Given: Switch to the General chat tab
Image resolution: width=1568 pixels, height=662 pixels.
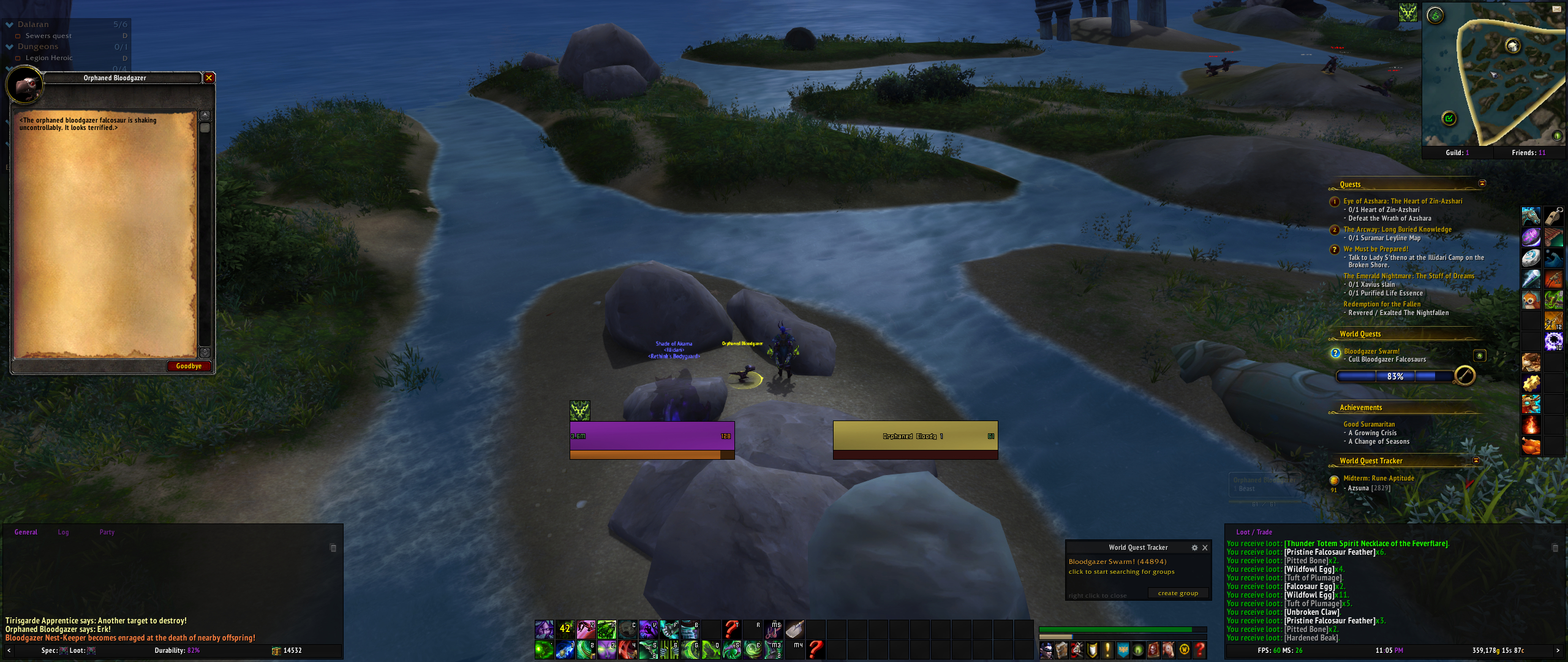Looking at the screenshot, I should coord(26,532).
